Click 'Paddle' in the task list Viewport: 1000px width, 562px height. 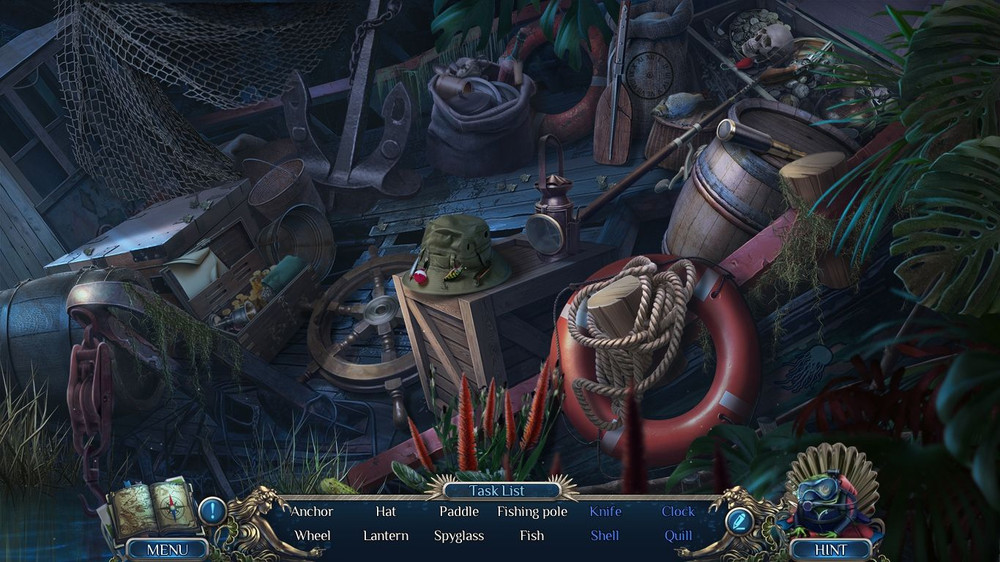(459, 511)
